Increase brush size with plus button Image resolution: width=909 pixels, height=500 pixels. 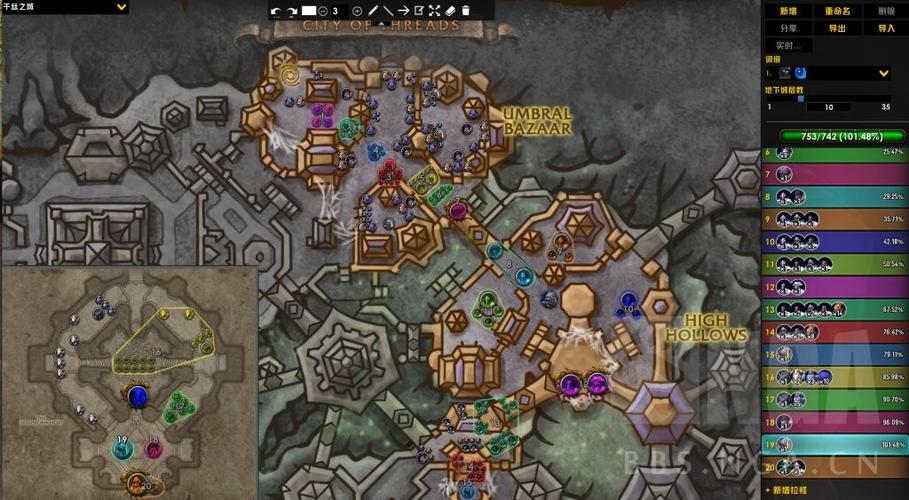357,11
